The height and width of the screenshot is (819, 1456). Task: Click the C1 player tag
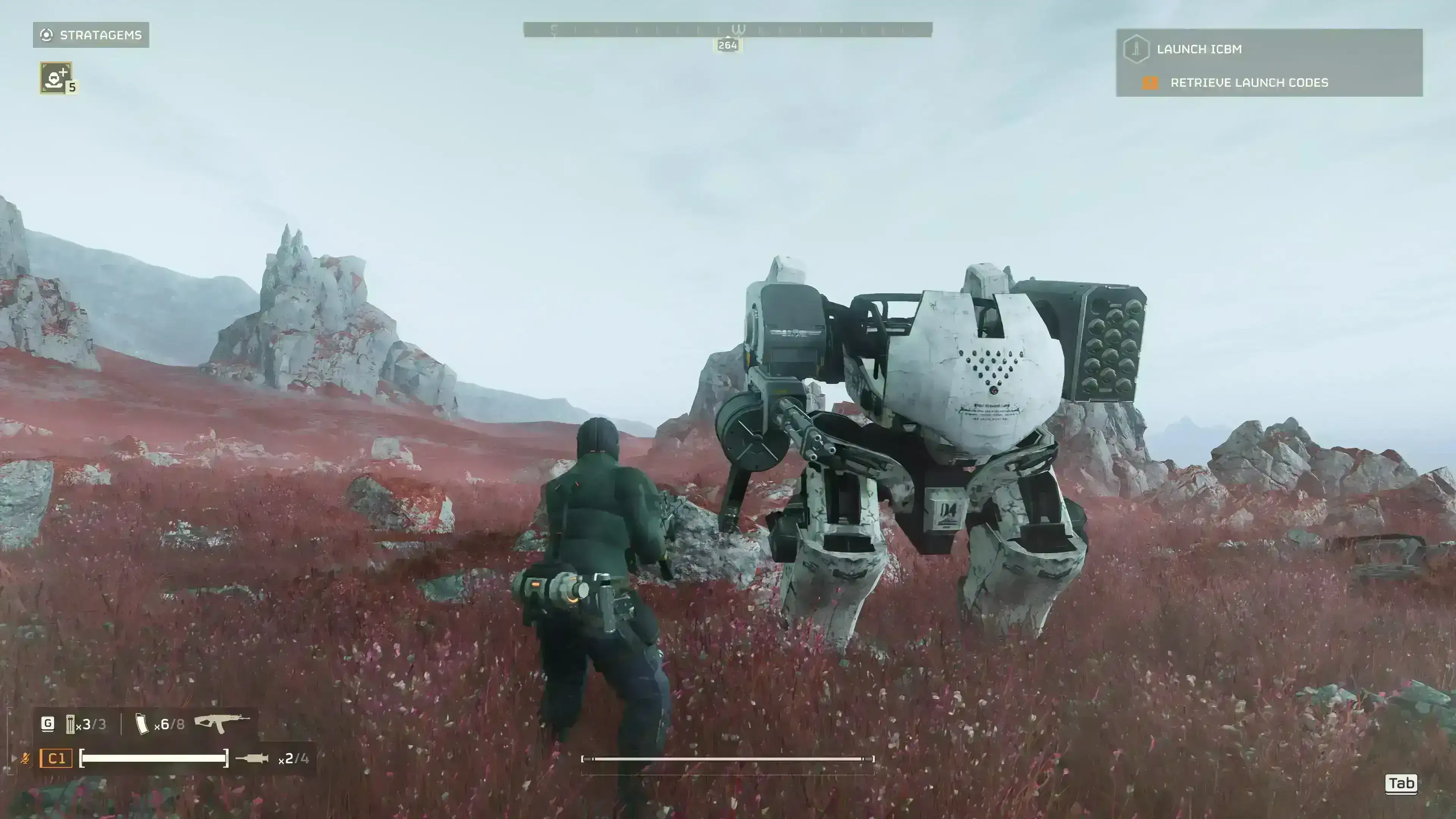tap(56, 758)
